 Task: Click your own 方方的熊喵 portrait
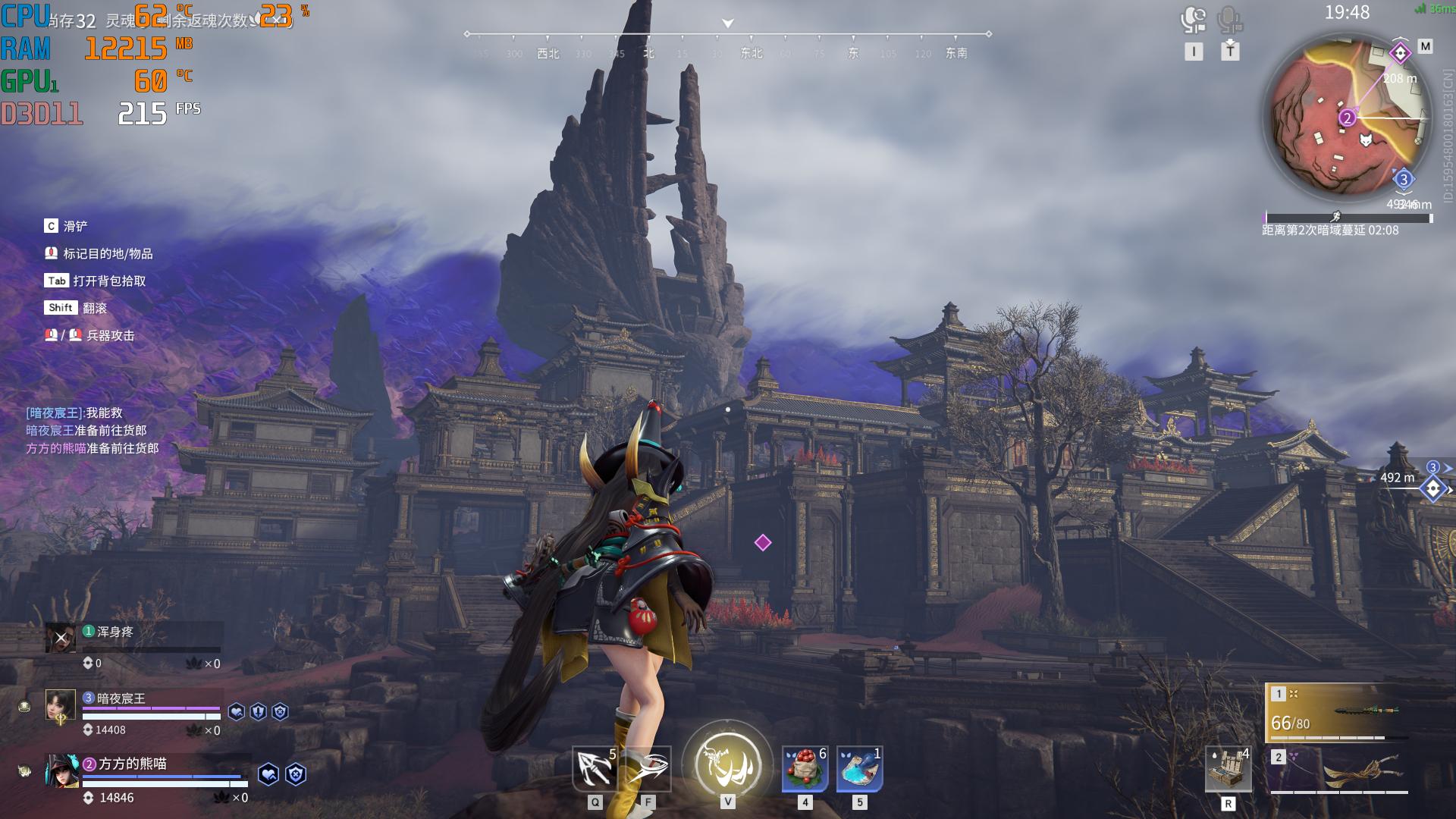61,770
